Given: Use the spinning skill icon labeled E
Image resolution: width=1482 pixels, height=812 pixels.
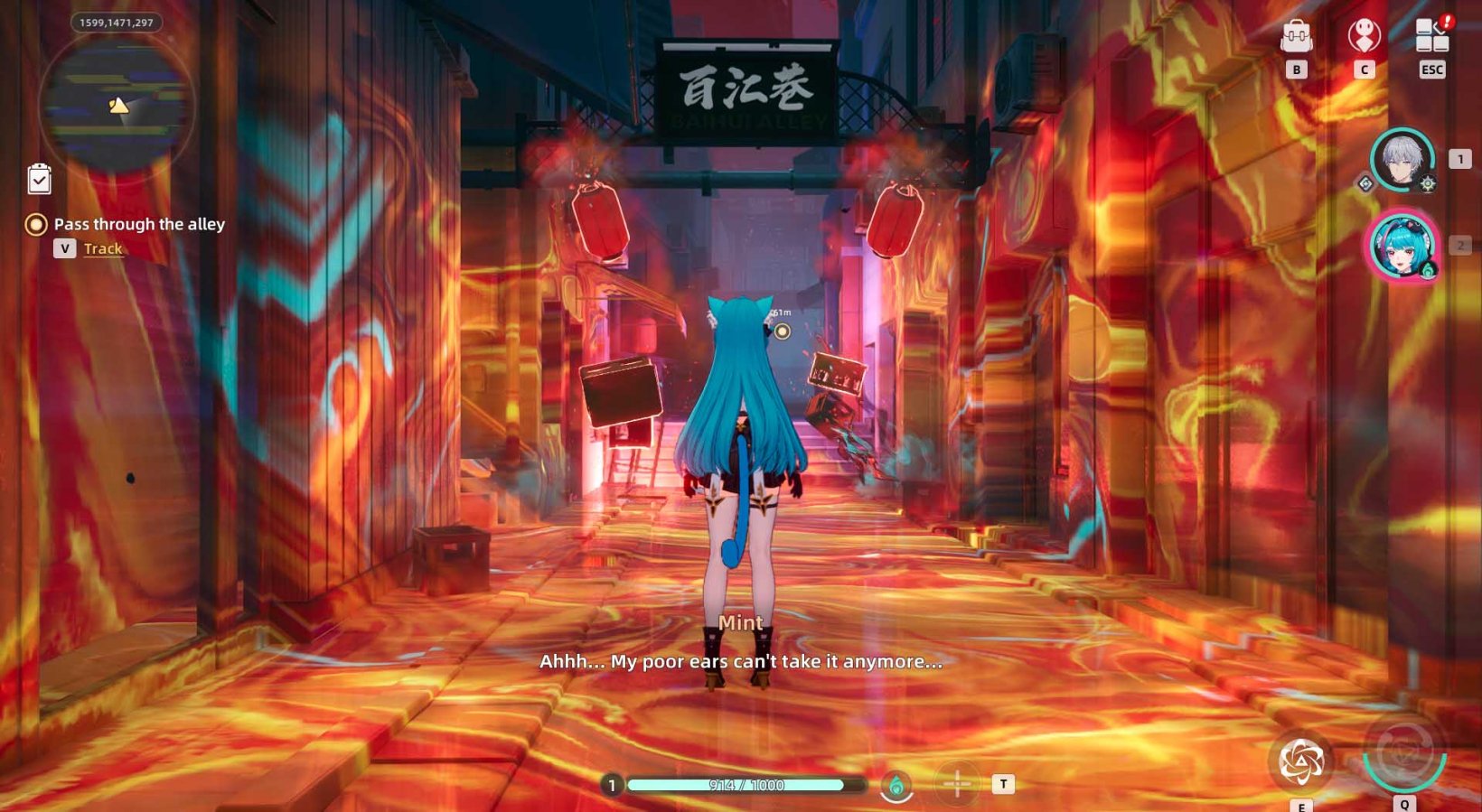Looking at the screenshot, I should pyautogui.click(x=1301, y=761).
